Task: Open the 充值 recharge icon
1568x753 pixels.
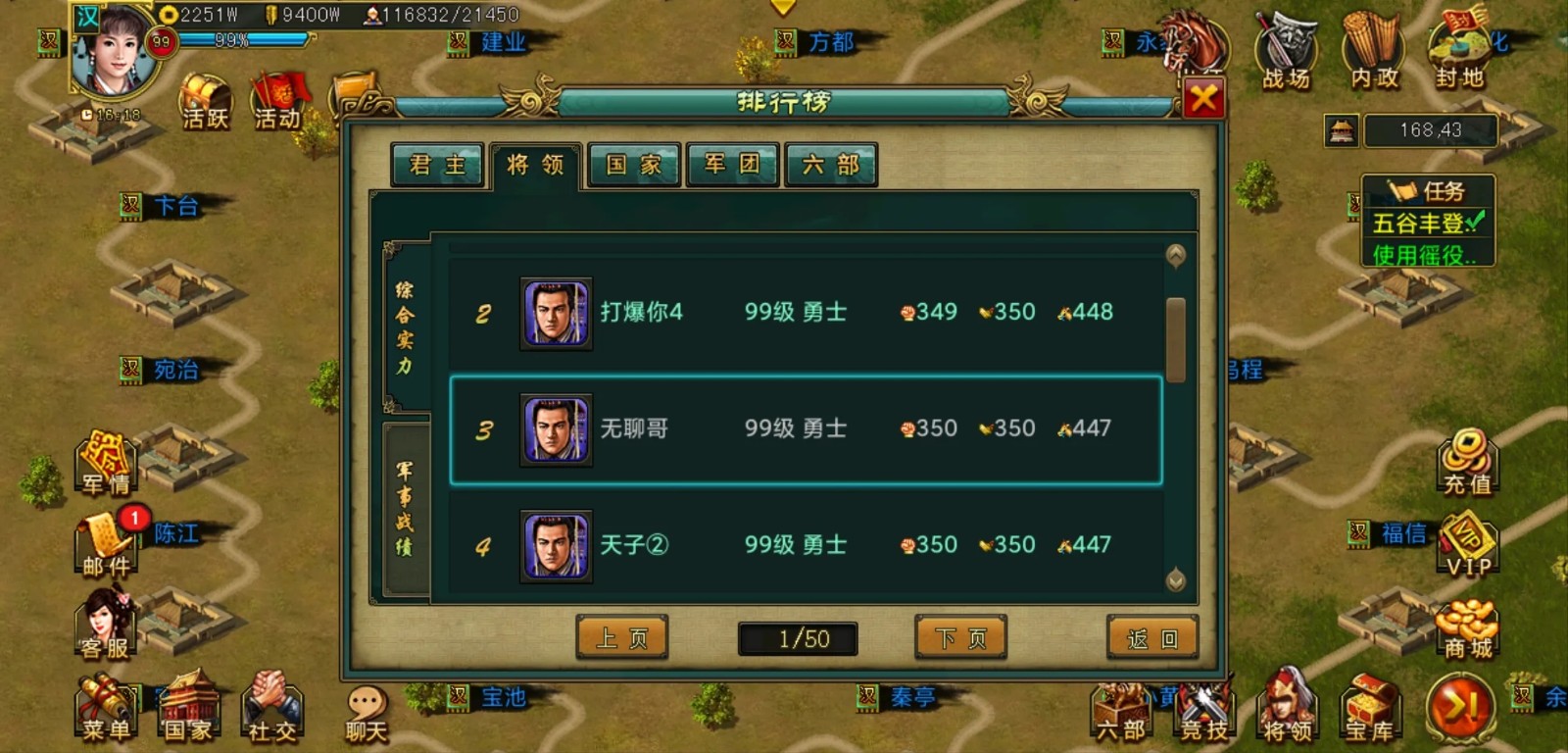Action: coord(1469,461)
